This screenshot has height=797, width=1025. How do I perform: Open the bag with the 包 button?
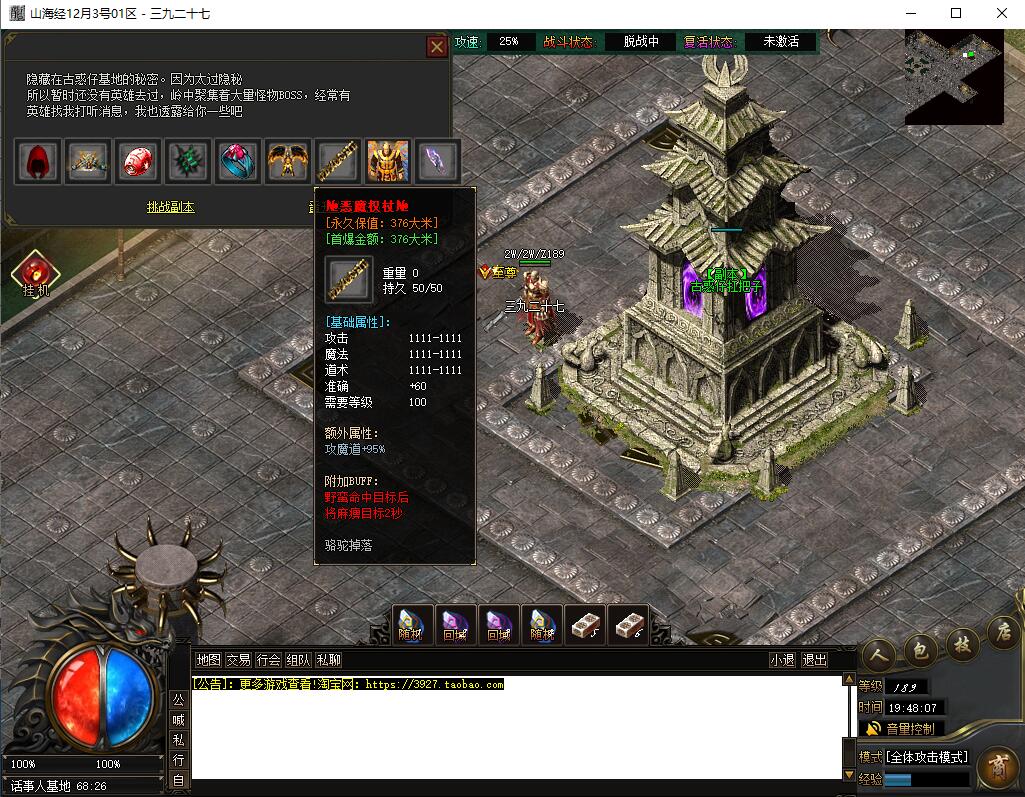[x=919, y=648]
